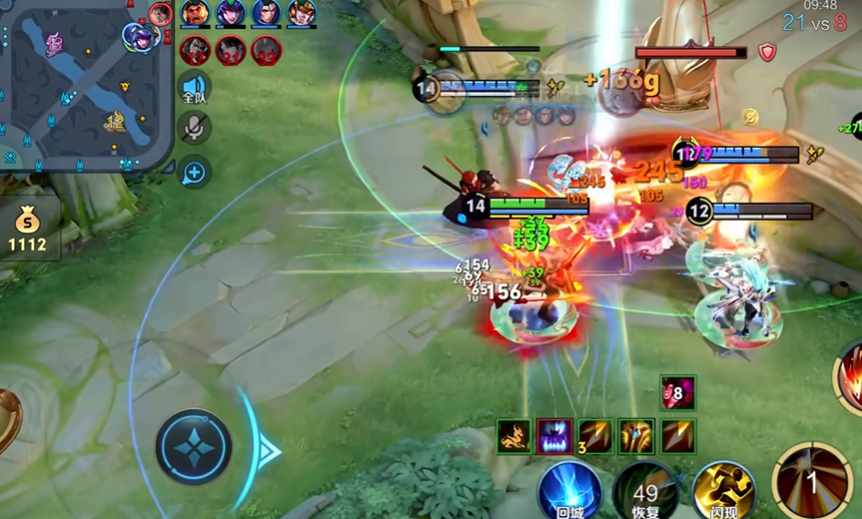Viewport: 862px width, 519px height.
Task: Toggle the muted microphone button
Action: tap(194, 127)
